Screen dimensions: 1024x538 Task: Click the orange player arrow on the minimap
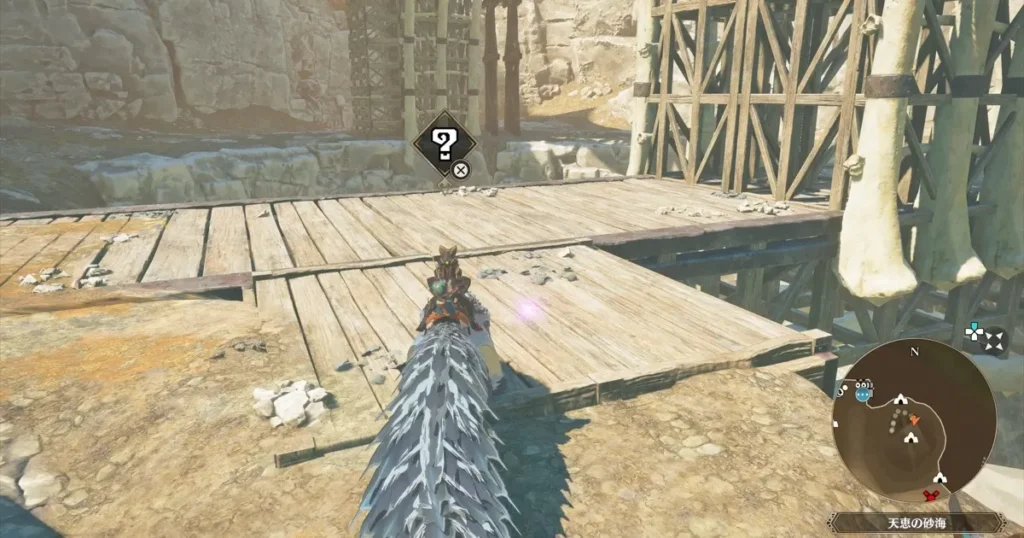point(914,419)
